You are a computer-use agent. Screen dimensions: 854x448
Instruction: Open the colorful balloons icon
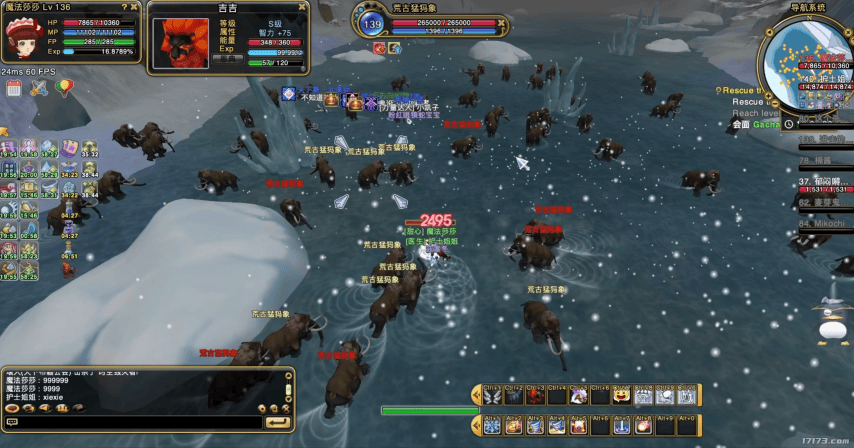(63, 89)
